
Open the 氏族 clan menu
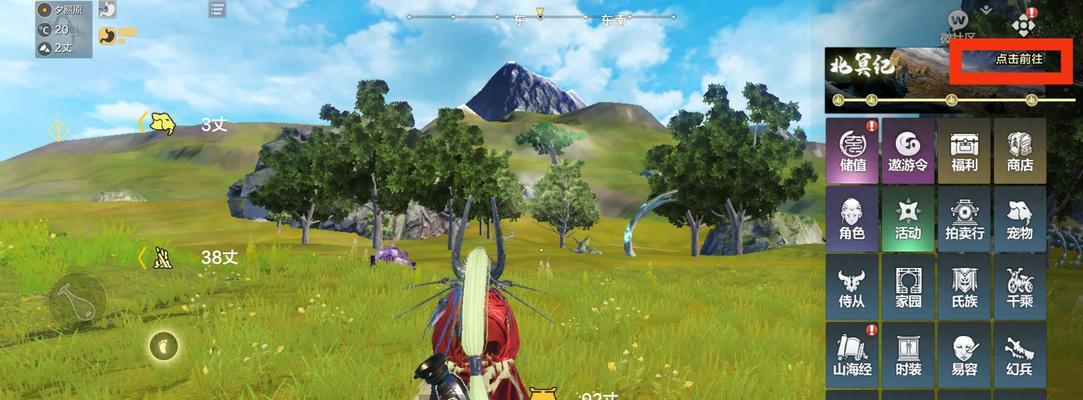coord(964,287)
